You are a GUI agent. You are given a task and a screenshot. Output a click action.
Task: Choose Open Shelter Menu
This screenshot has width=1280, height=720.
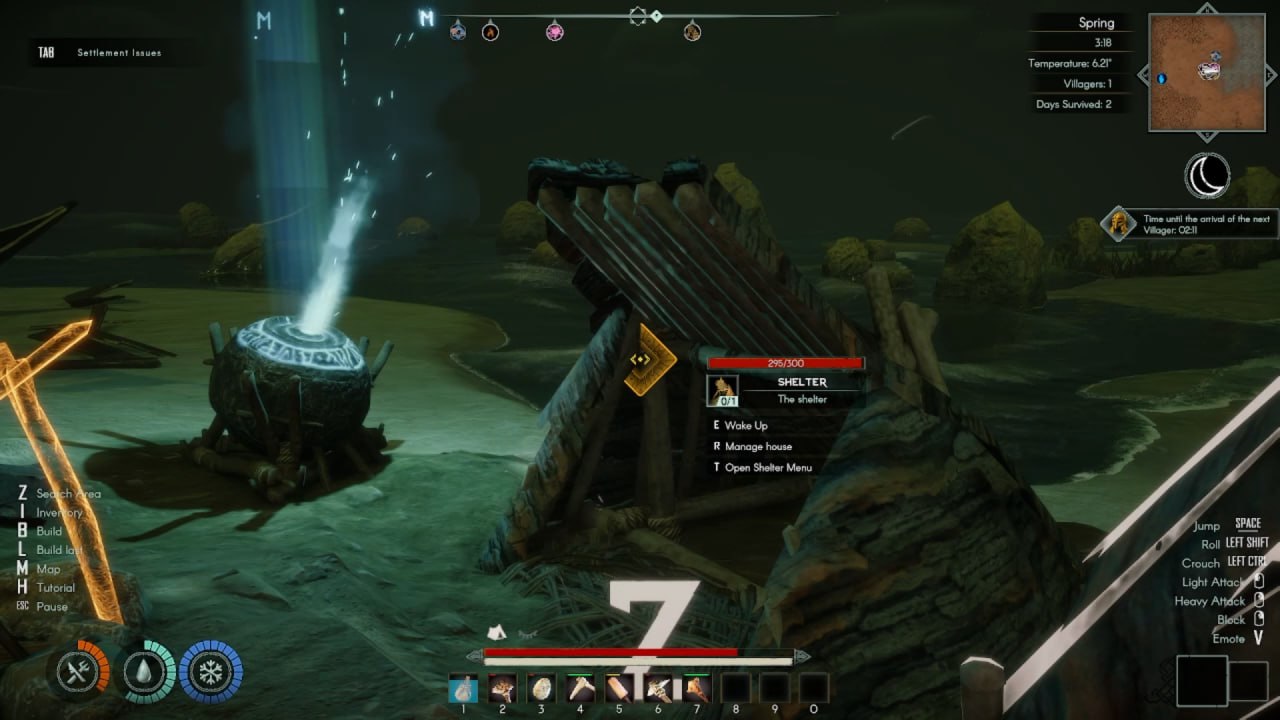coord(768,468)
